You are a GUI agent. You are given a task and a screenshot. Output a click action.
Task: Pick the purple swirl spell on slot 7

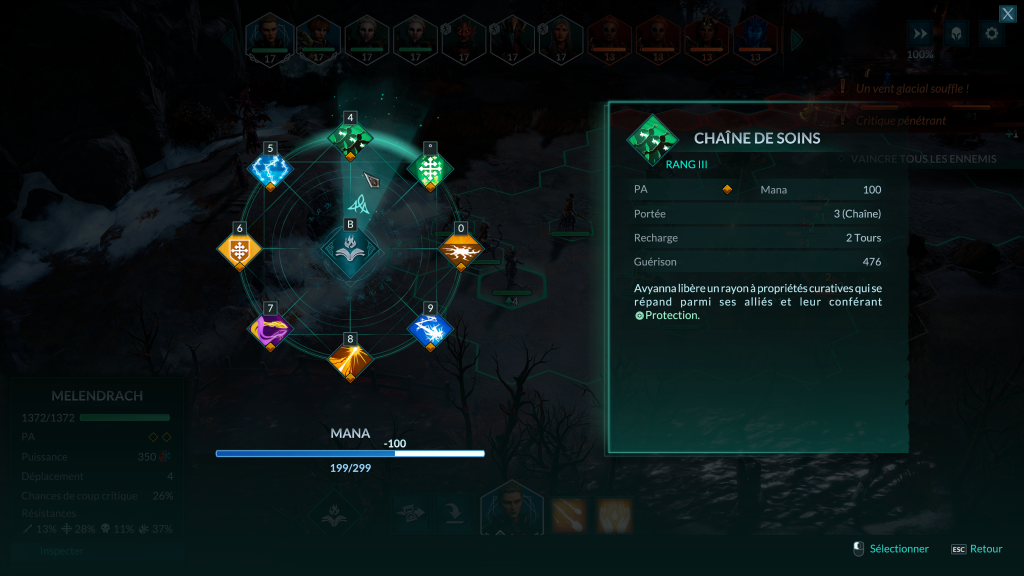pyautogui.click(x=269, y=329)
